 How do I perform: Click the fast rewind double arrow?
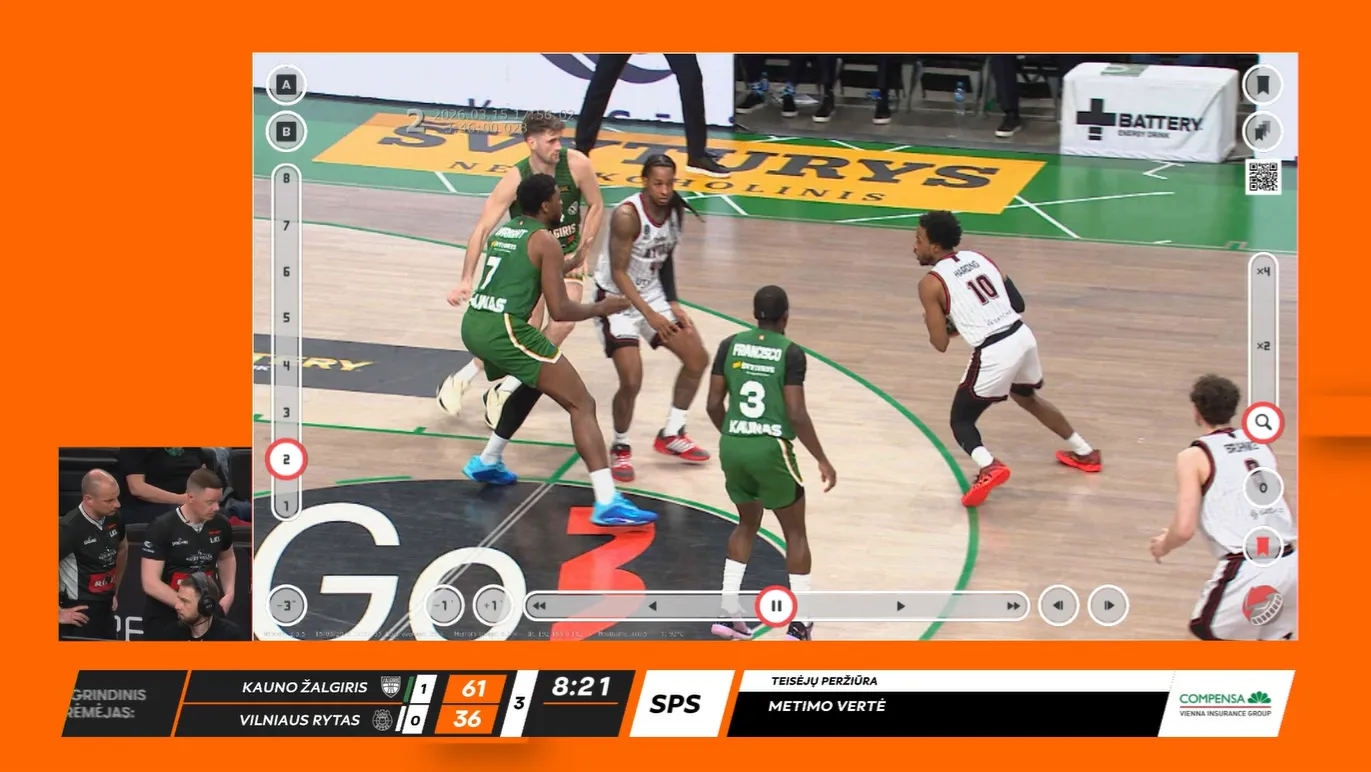(x=539, y=606)
